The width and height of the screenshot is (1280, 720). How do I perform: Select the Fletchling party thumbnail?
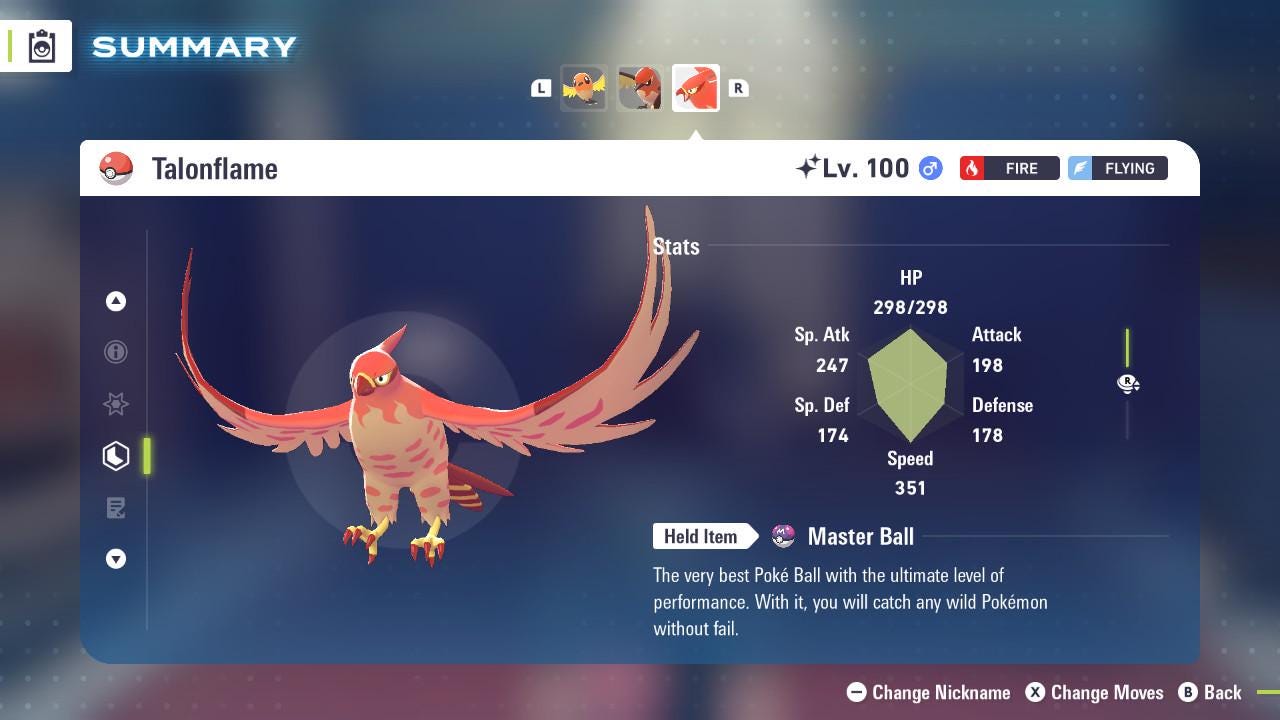pos(584,89)
